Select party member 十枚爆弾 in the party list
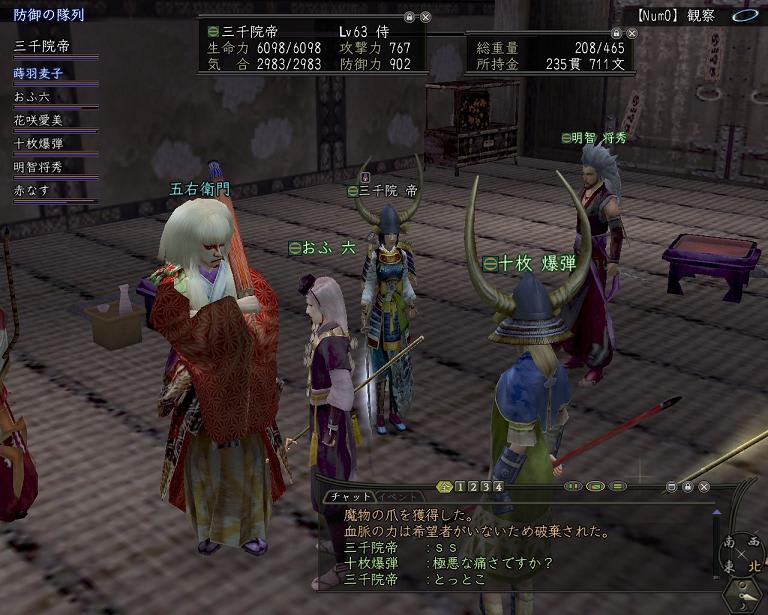 pos(37,143)
